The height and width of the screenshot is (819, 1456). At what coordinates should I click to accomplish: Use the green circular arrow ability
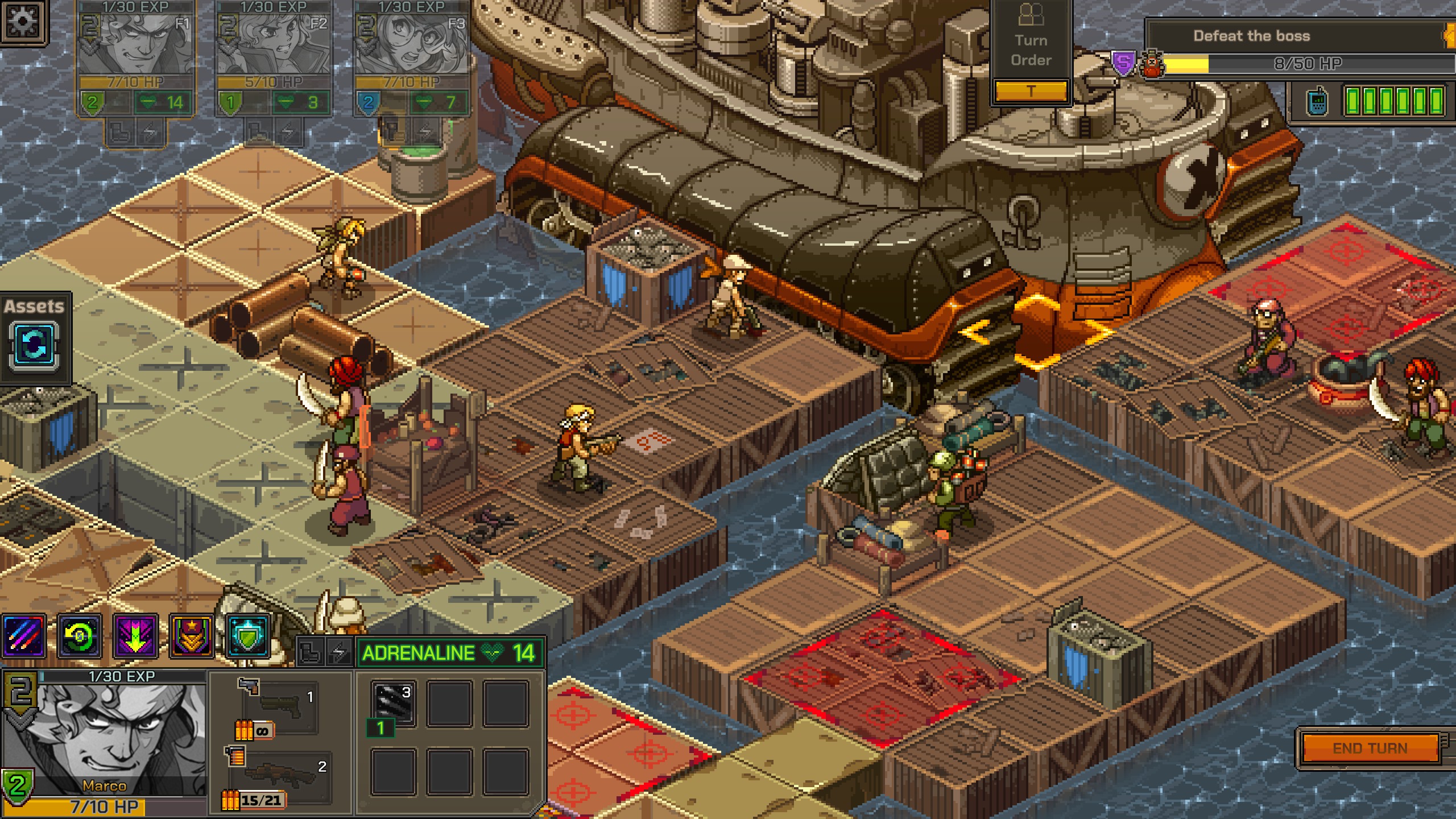click(80, 636)
